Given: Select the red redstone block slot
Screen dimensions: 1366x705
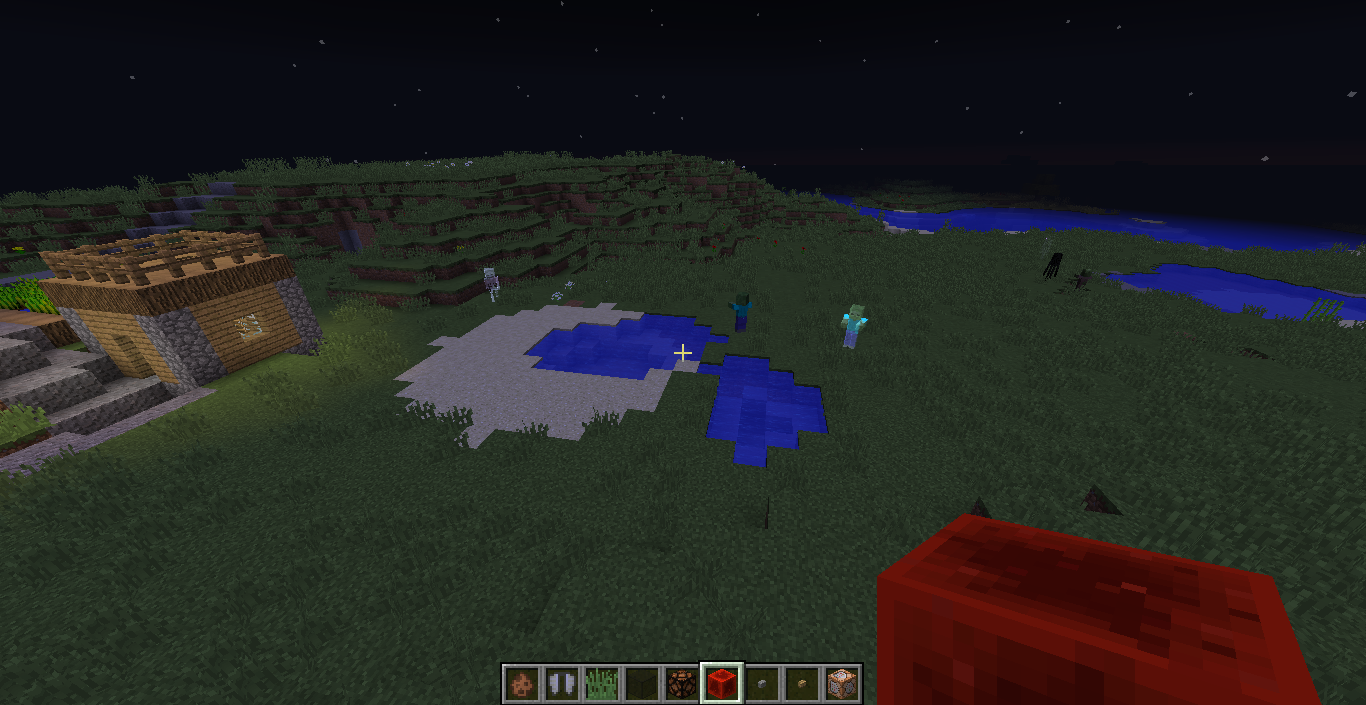Looking at the screenshot, I should [721, 684].
